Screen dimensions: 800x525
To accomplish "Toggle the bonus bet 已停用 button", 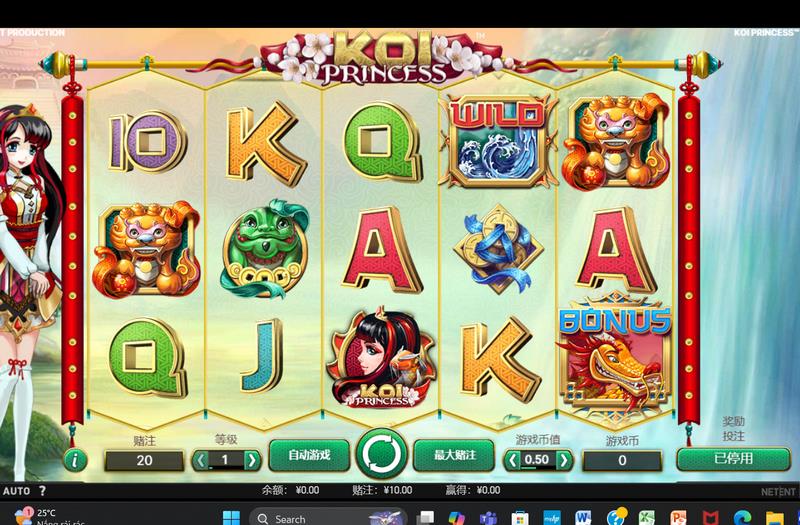I will click(733, 459).
